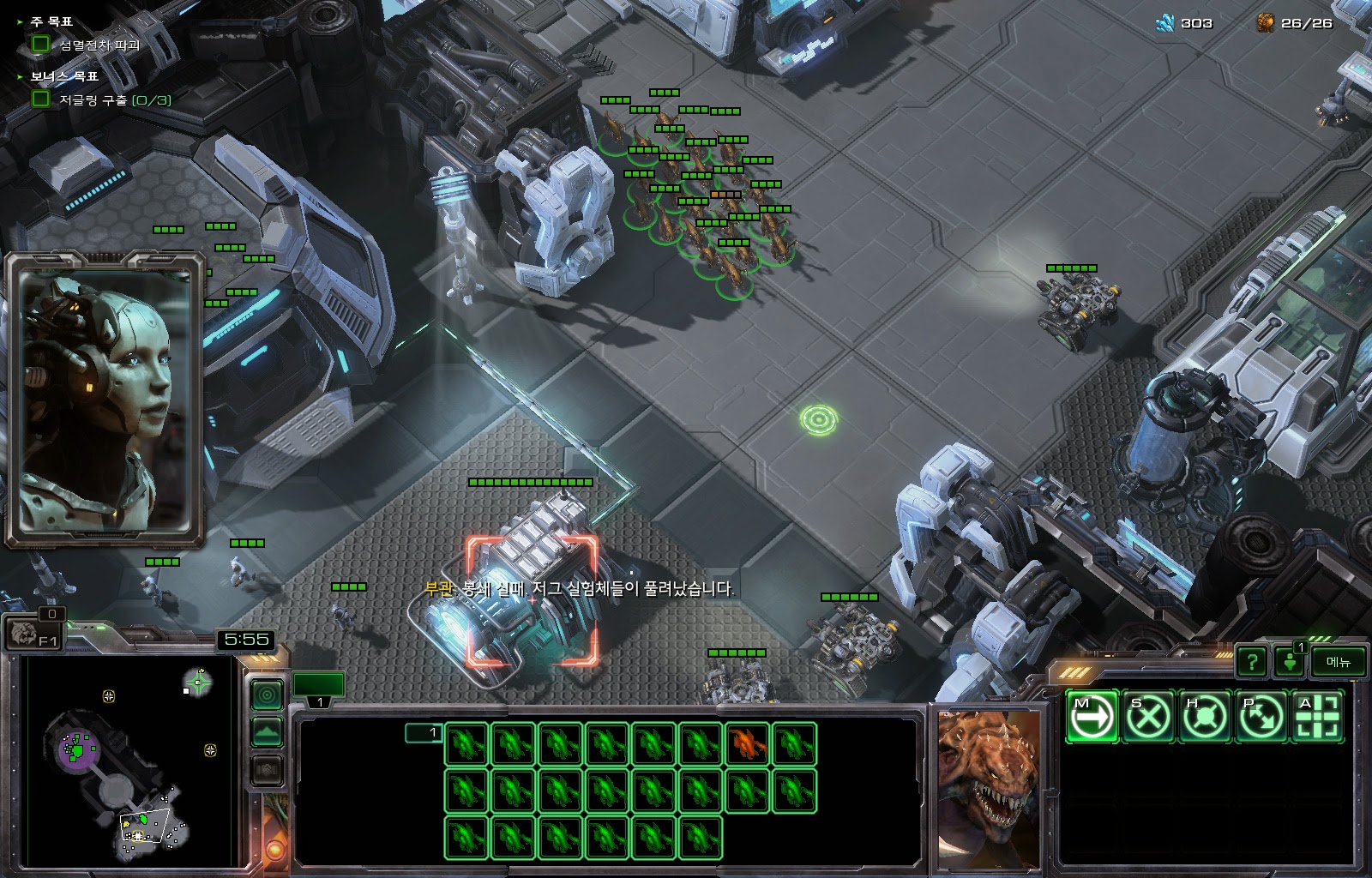This screenshot has width=1372, height=878.
Task: Select the Attack command icon
Action: click(1316, 716)
